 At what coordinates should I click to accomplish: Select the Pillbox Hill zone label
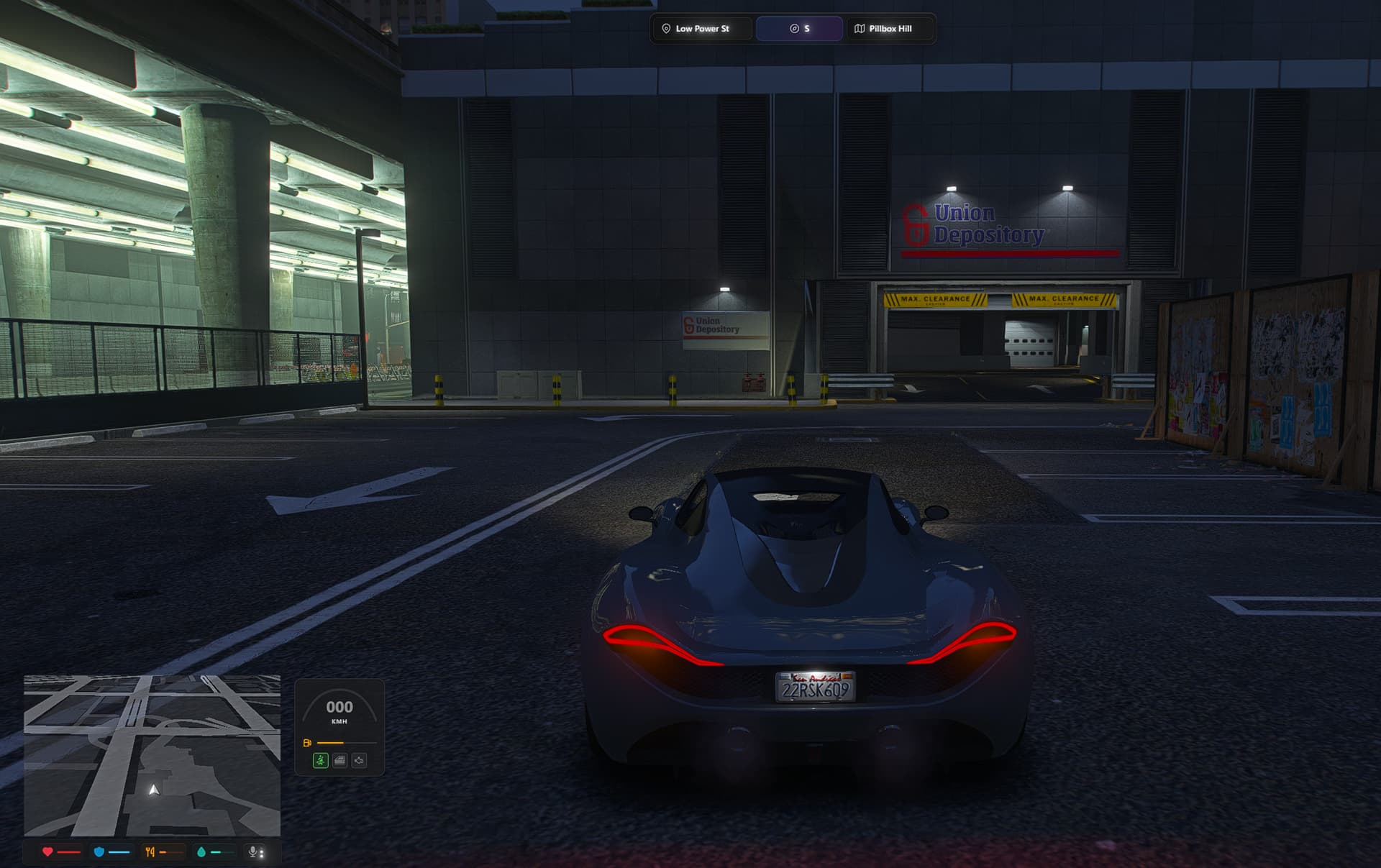pos(890,29)
